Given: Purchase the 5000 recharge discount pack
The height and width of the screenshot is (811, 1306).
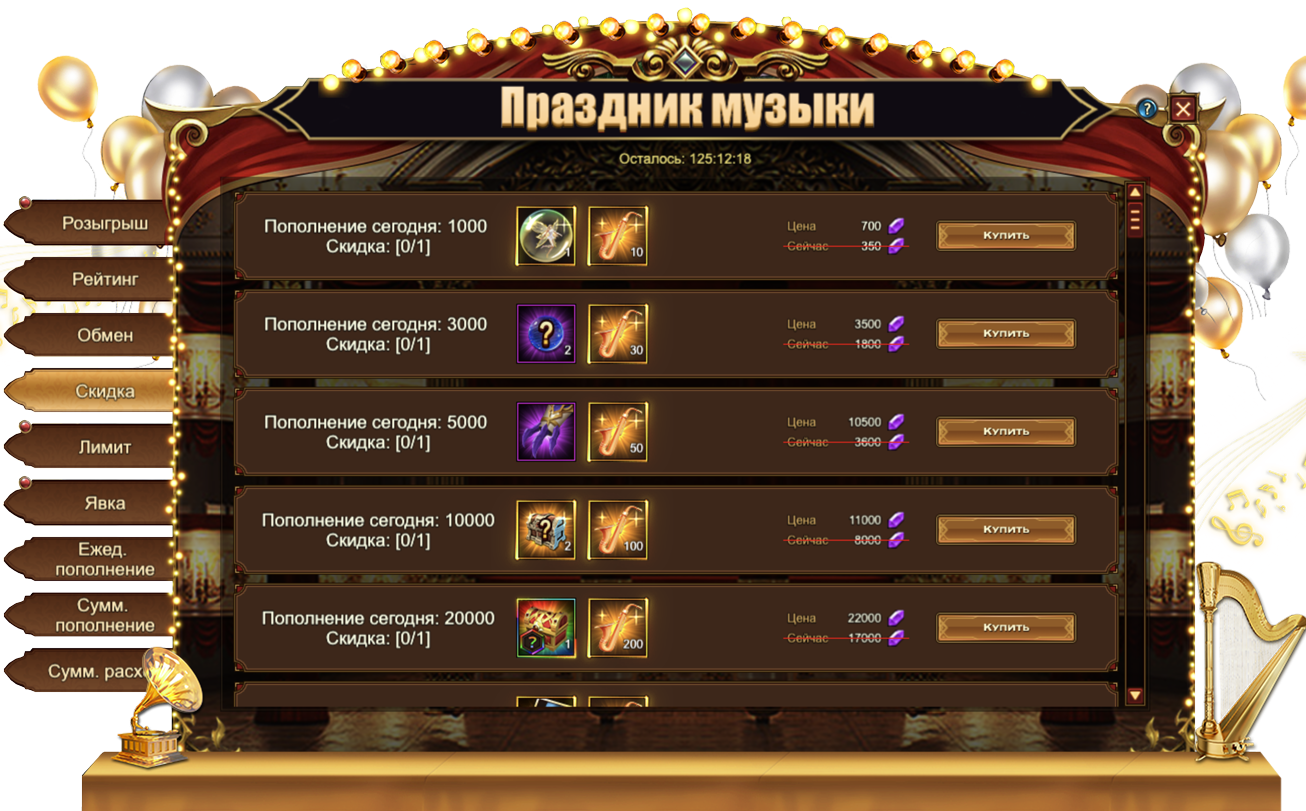Looking at the screenshot, I should coord(1005,432).
